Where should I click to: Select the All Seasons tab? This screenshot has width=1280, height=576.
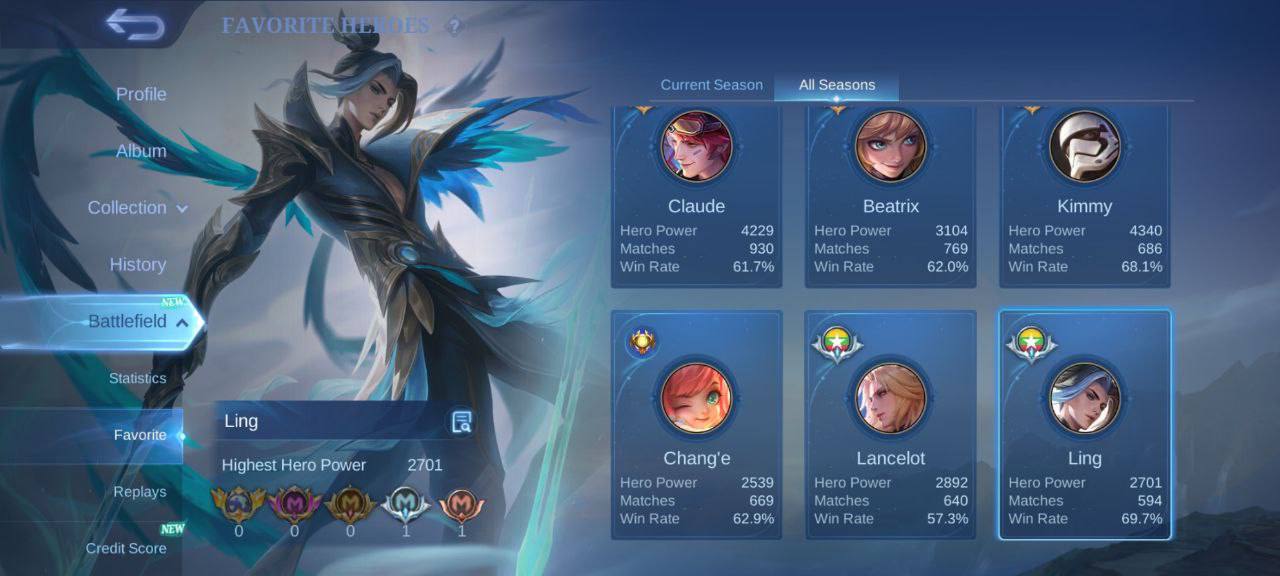[x=836, y=85]
